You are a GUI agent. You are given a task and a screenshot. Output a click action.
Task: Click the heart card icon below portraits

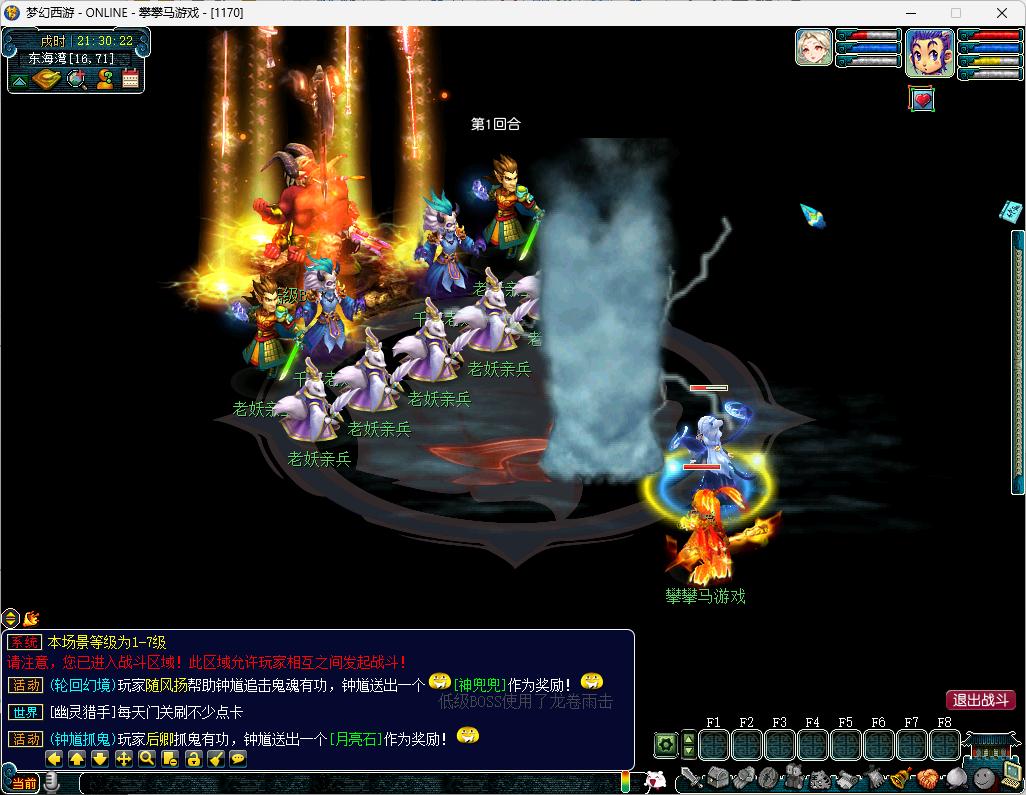(x=922, y=99)
